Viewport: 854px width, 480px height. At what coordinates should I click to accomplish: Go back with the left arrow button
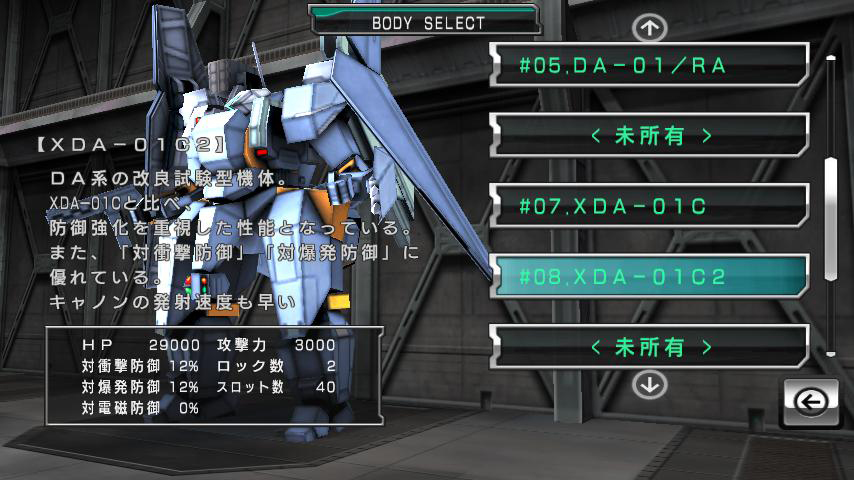click(810, 402)
